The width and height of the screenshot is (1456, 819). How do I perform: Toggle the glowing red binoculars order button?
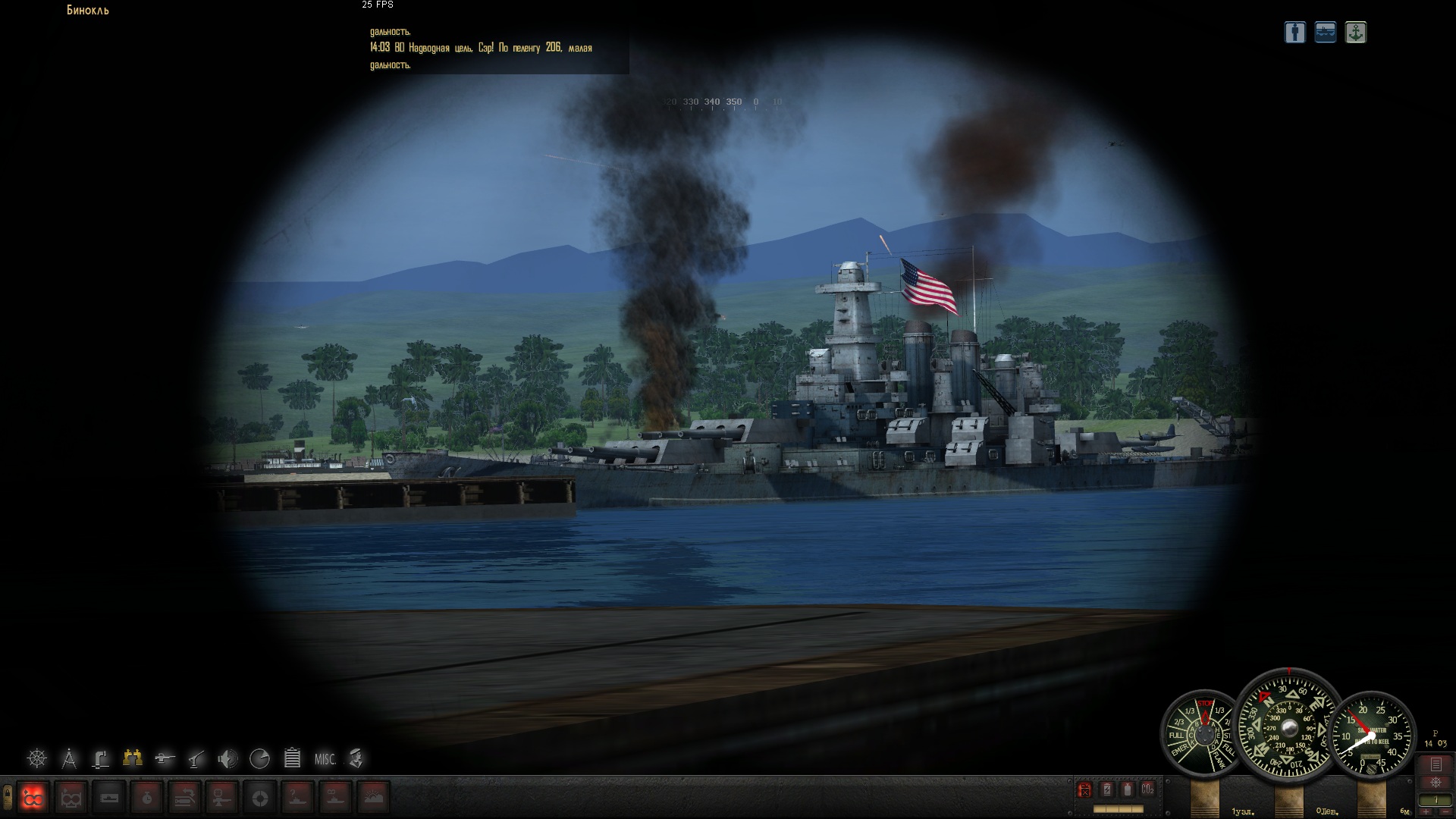coord(33,798)
